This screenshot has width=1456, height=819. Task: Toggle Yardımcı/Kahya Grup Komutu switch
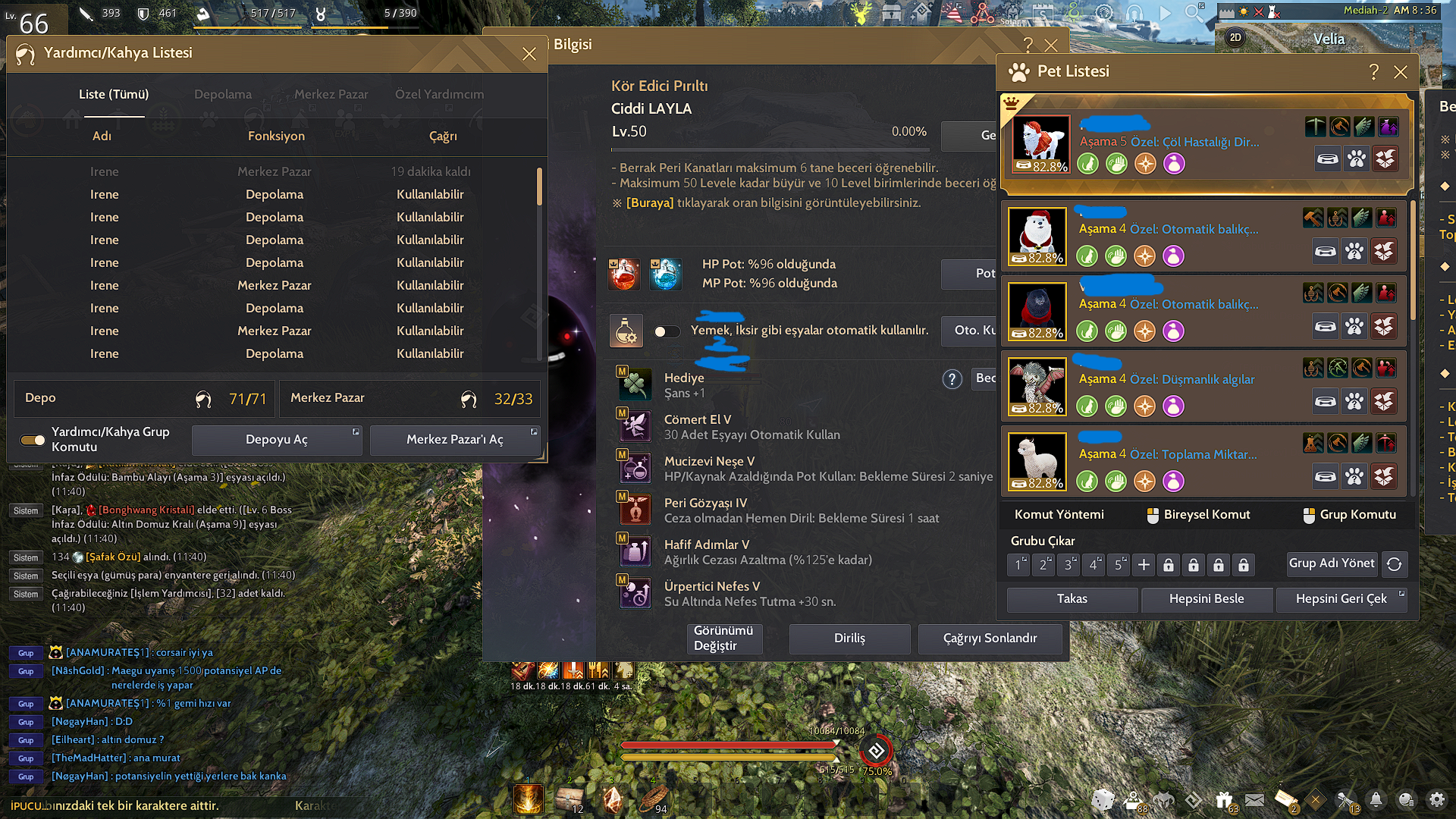32,440
